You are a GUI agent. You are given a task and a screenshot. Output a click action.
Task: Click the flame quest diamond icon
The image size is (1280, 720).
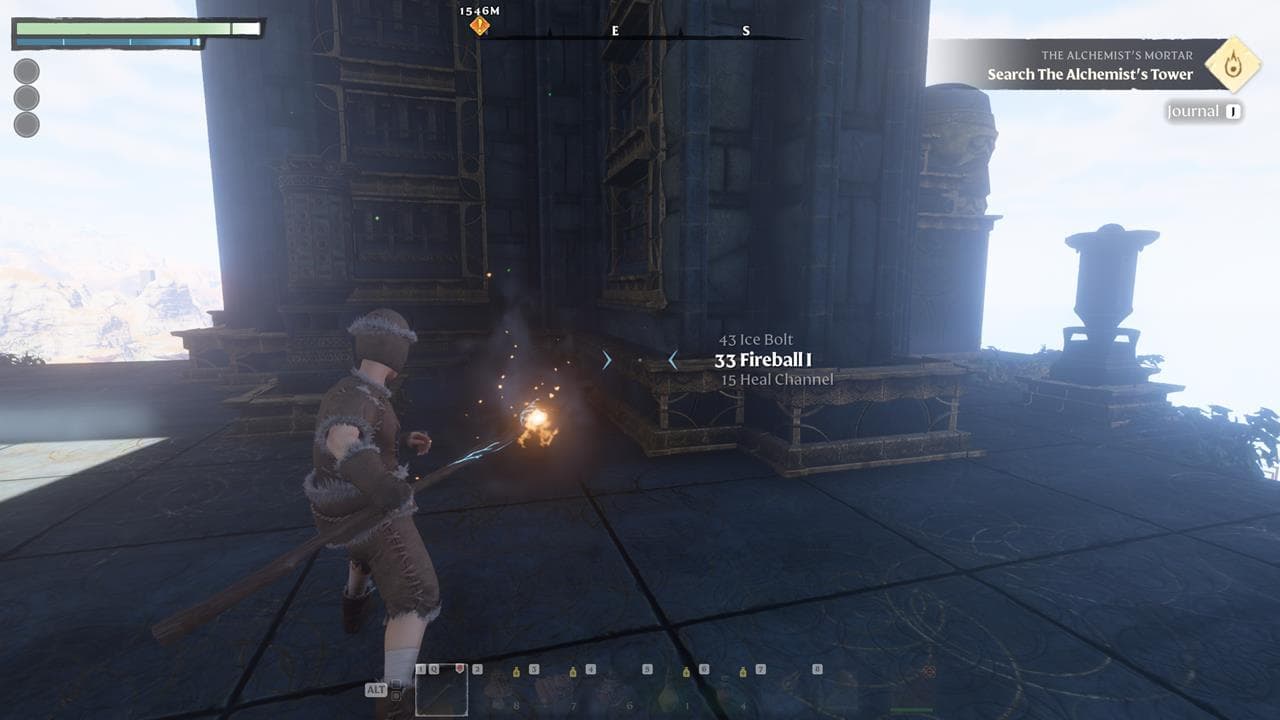[1231, 64]
